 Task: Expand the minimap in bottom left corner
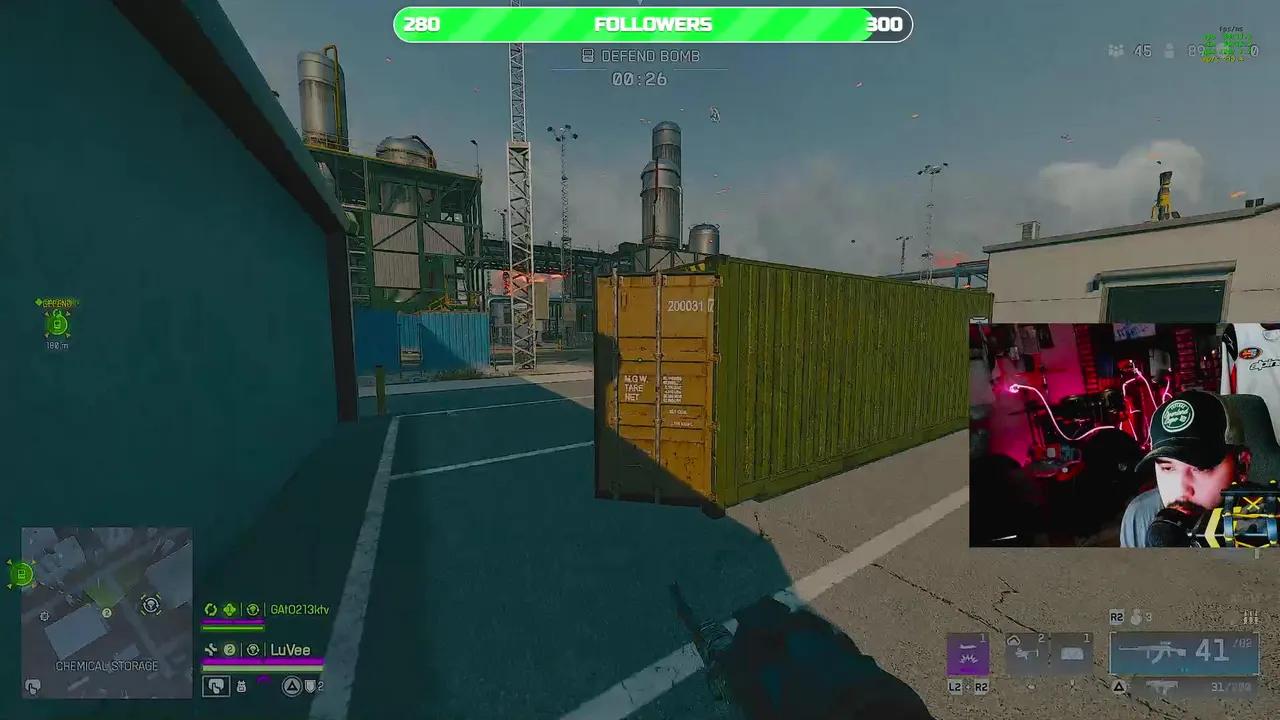pyautogui.click(x=105, y=612)
